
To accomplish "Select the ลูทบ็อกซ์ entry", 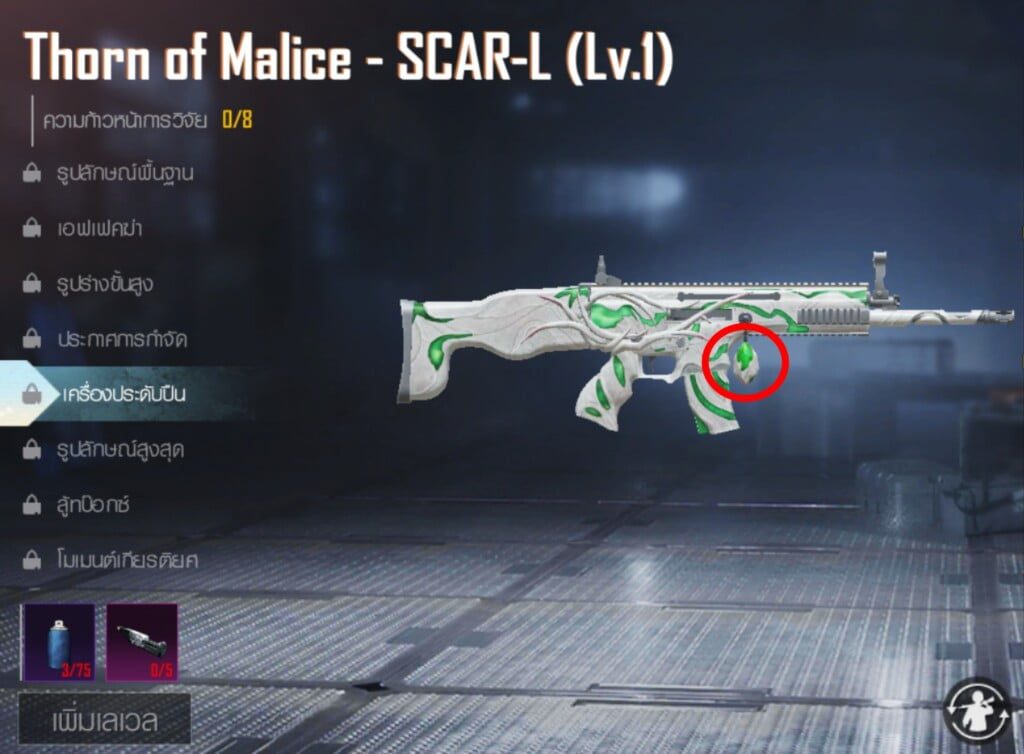I will [93, 504].
